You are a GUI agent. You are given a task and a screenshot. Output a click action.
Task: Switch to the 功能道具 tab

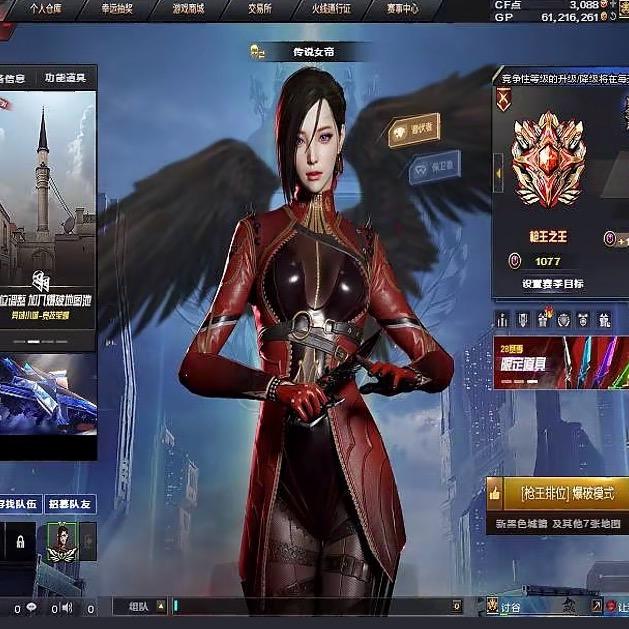coord(65,78)
